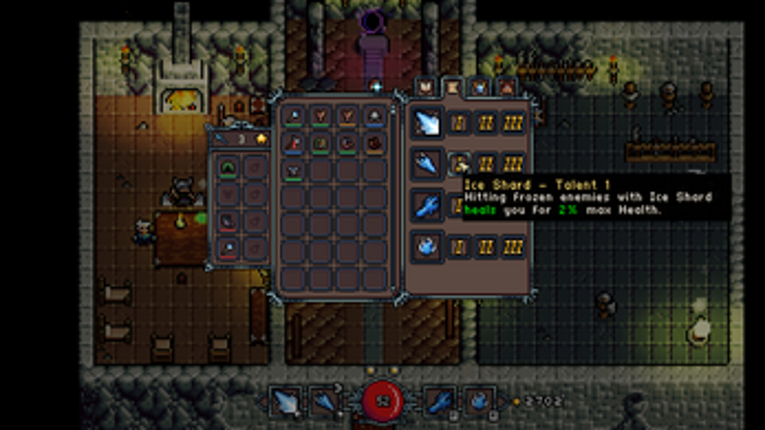Select Ice Shard talent I button
This screenshot has height=430, width=765.
click(x=459, y=164)
